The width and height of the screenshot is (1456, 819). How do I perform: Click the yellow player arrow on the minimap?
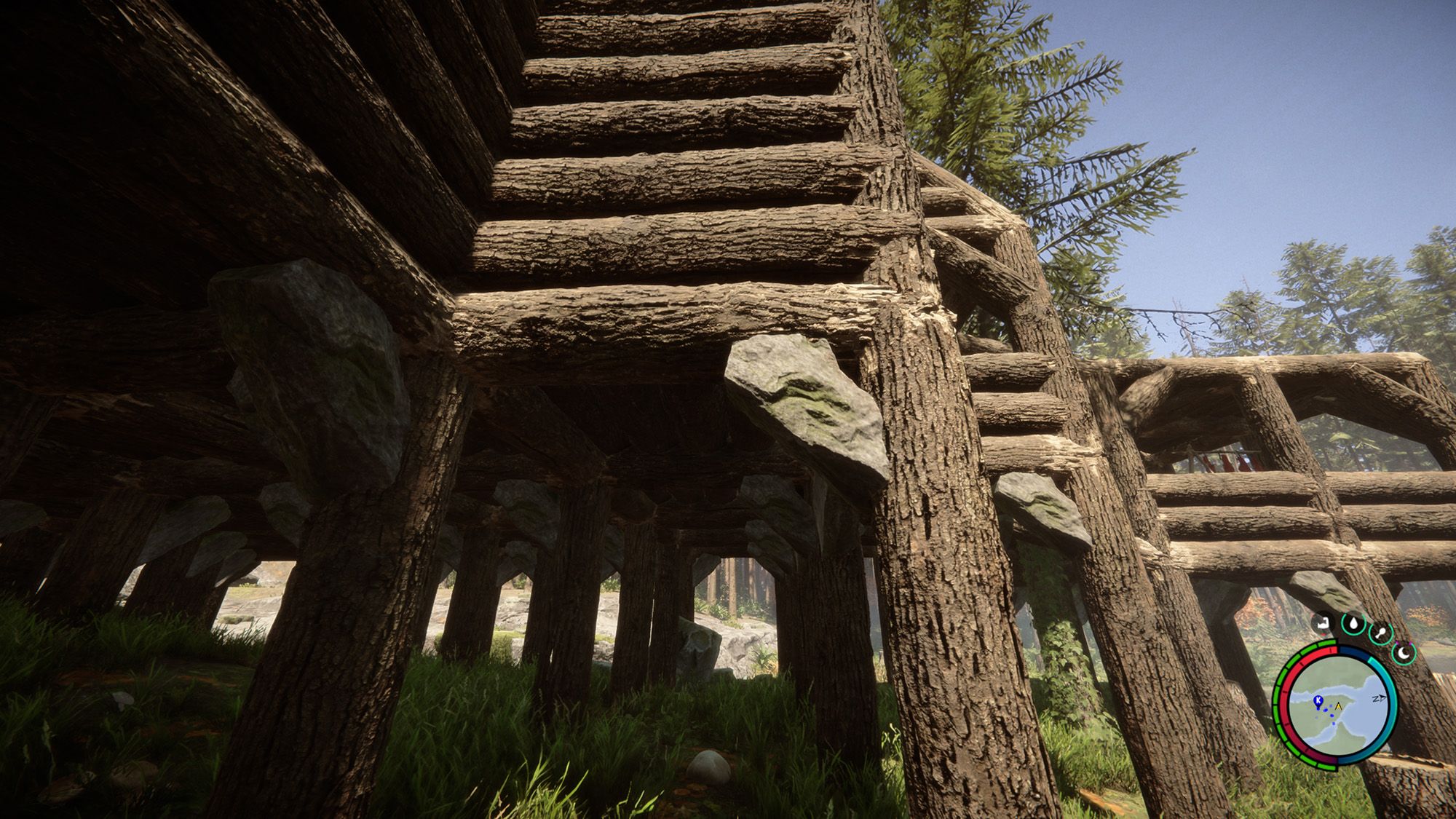click(x=1338, y=705)
